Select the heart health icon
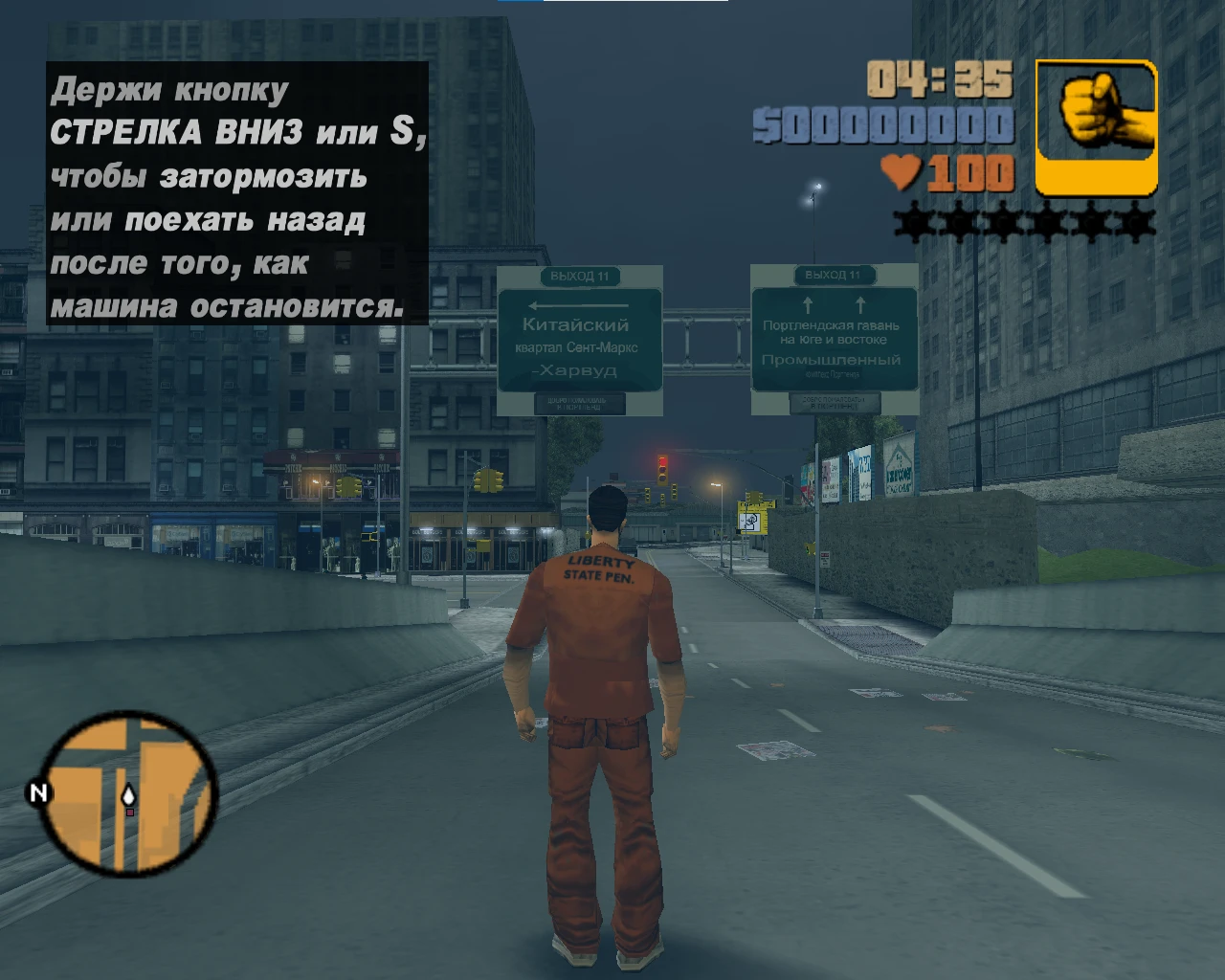The width and height of the screenshot is (1225, 980). click(x=901, y=172)
